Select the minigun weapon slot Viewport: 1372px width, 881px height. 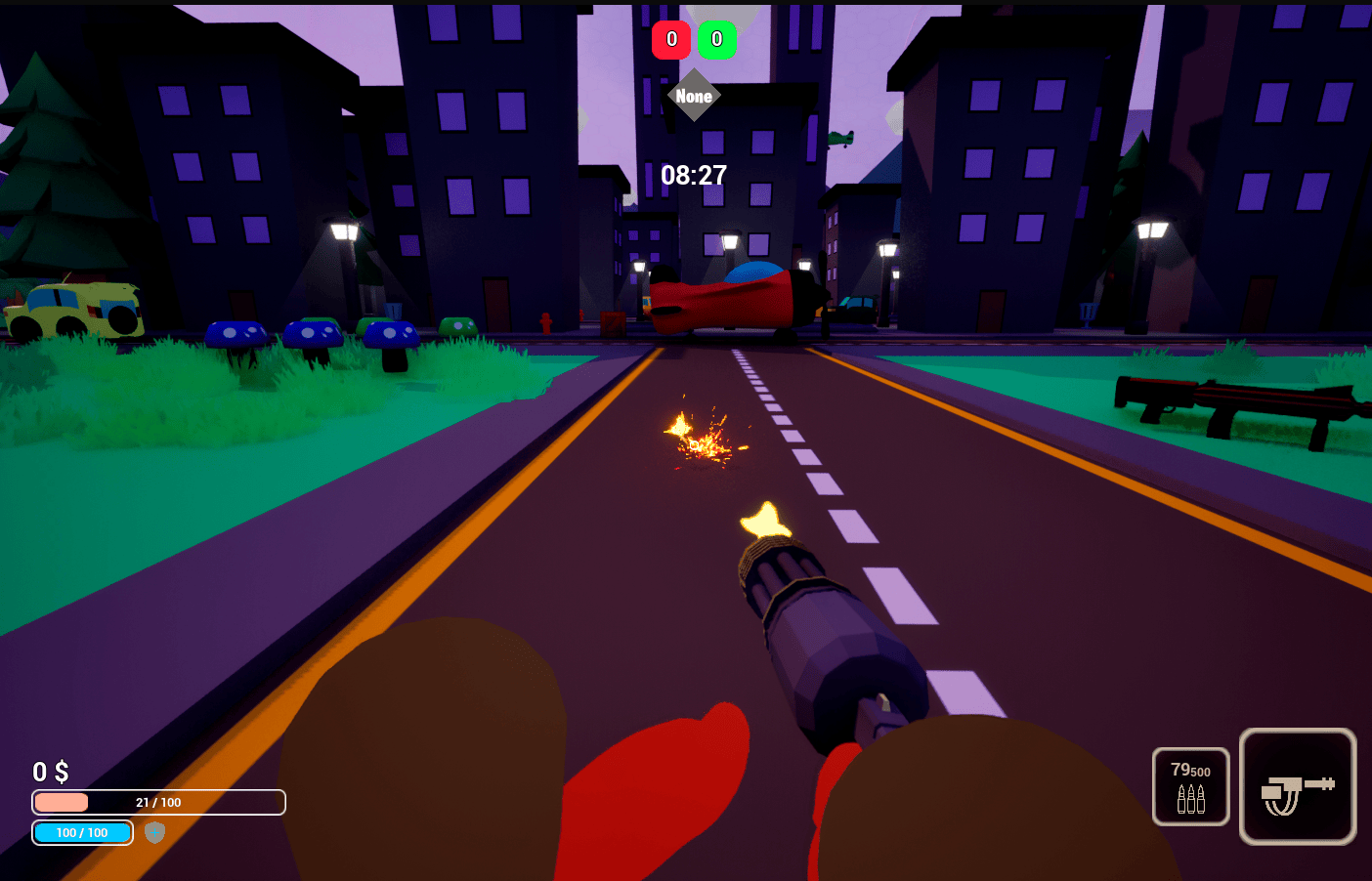pos(1297,786)
